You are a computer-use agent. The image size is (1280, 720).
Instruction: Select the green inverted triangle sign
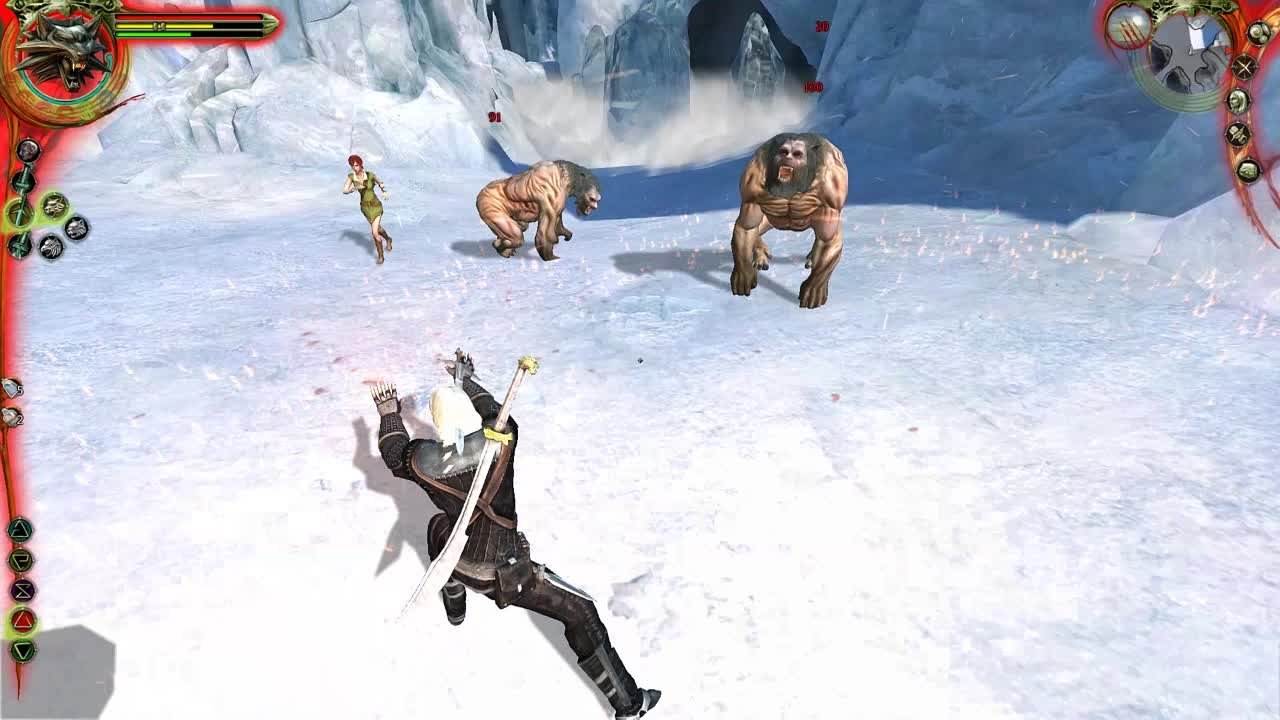pos(22,651)
